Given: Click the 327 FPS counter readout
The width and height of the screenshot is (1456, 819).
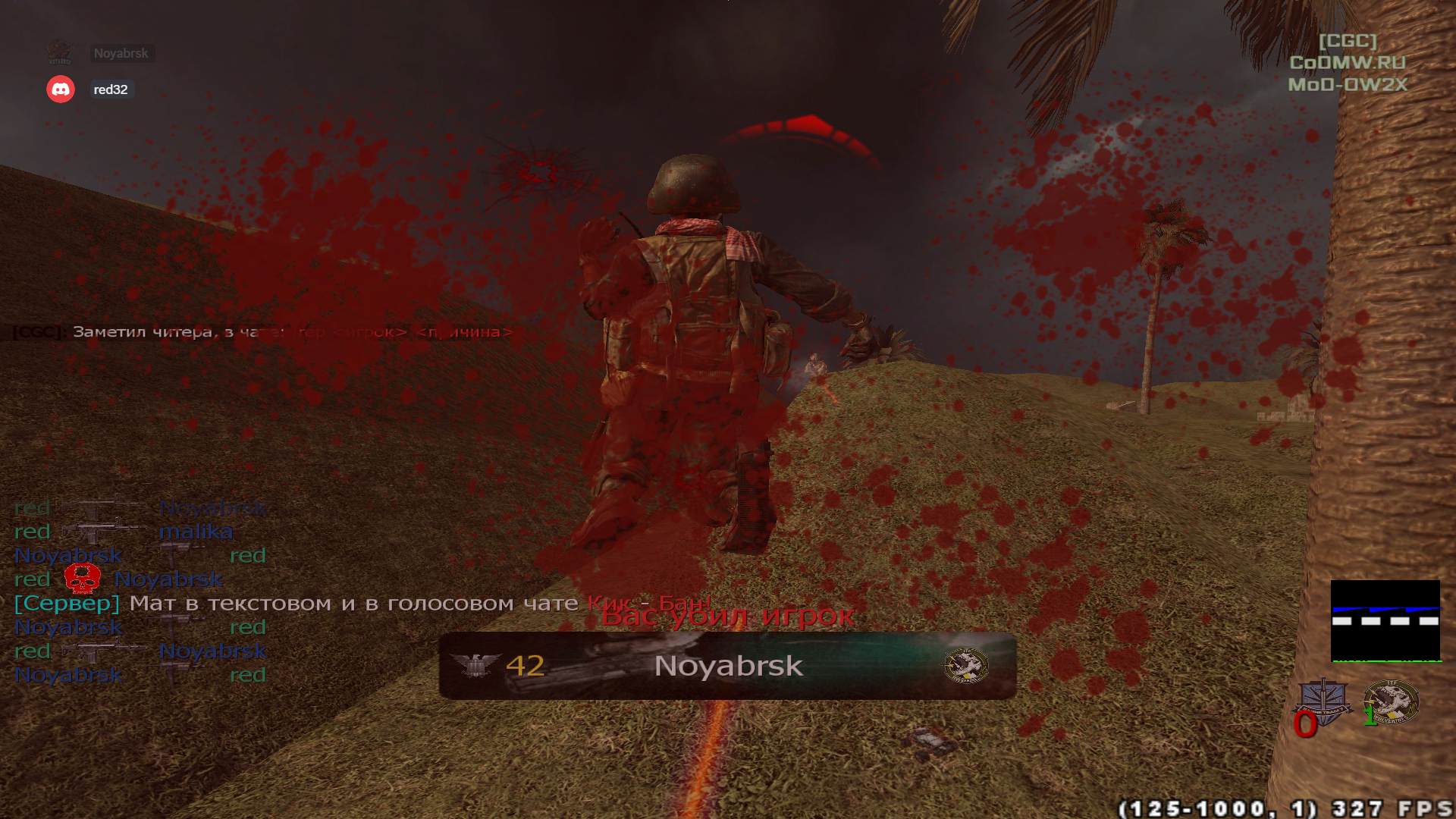Looking at the screenshot, I should tap(1394, 807).
